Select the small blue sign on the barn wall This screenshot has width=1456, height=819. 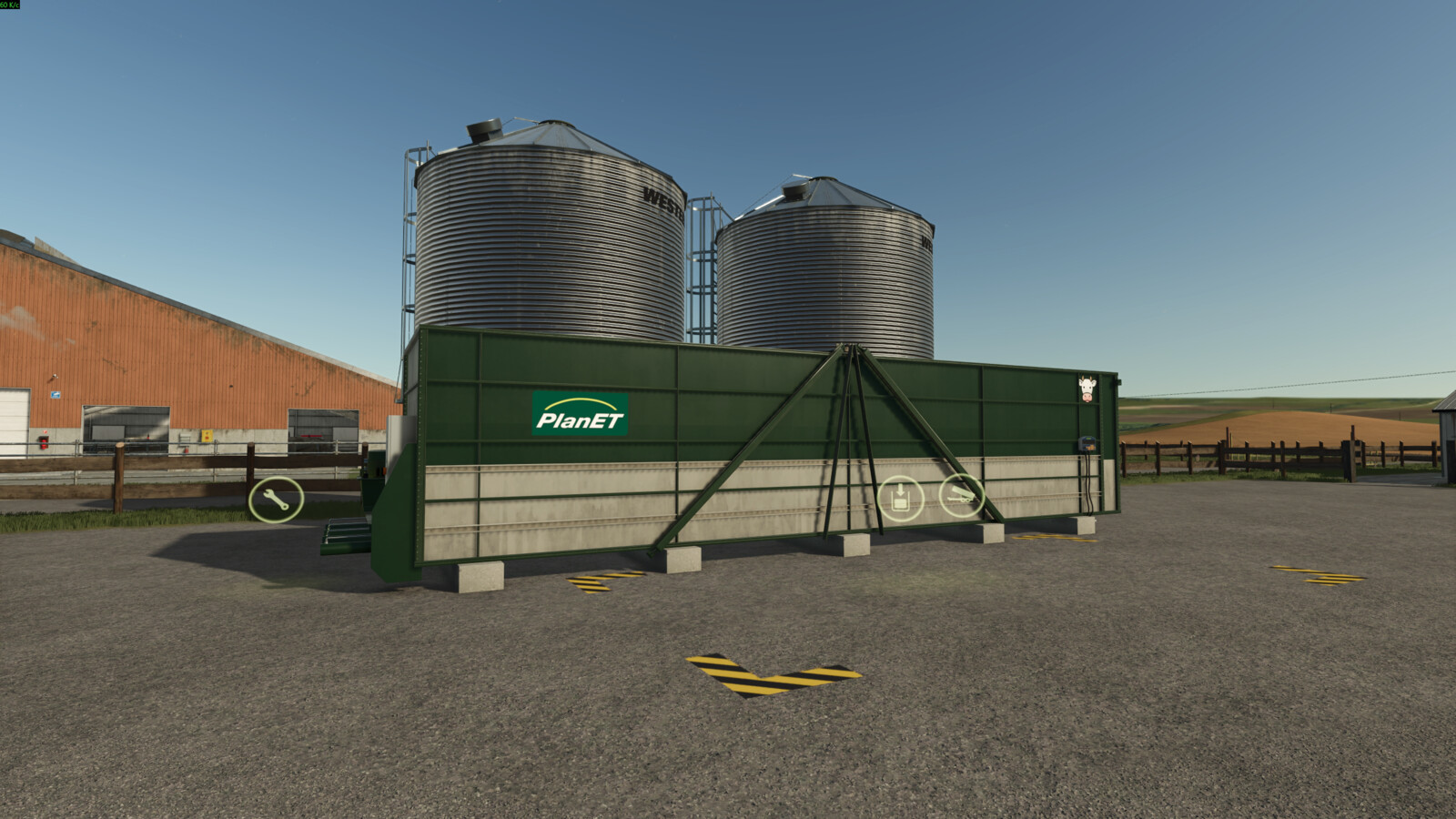[56, 397]
